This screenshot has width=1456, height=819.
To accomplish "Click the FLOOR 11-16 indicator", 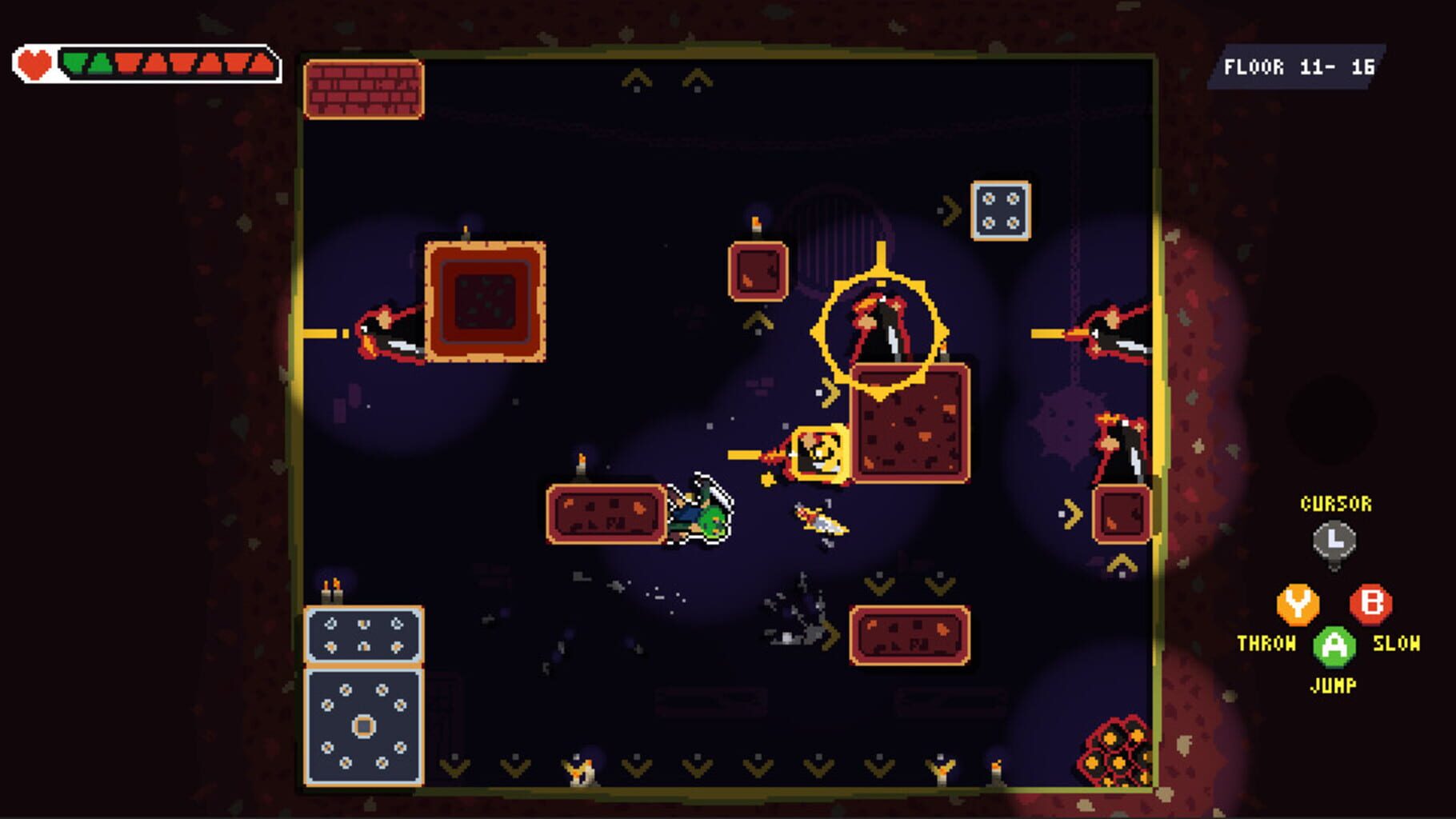I will pyautogui.click(x=1302, y=69).
